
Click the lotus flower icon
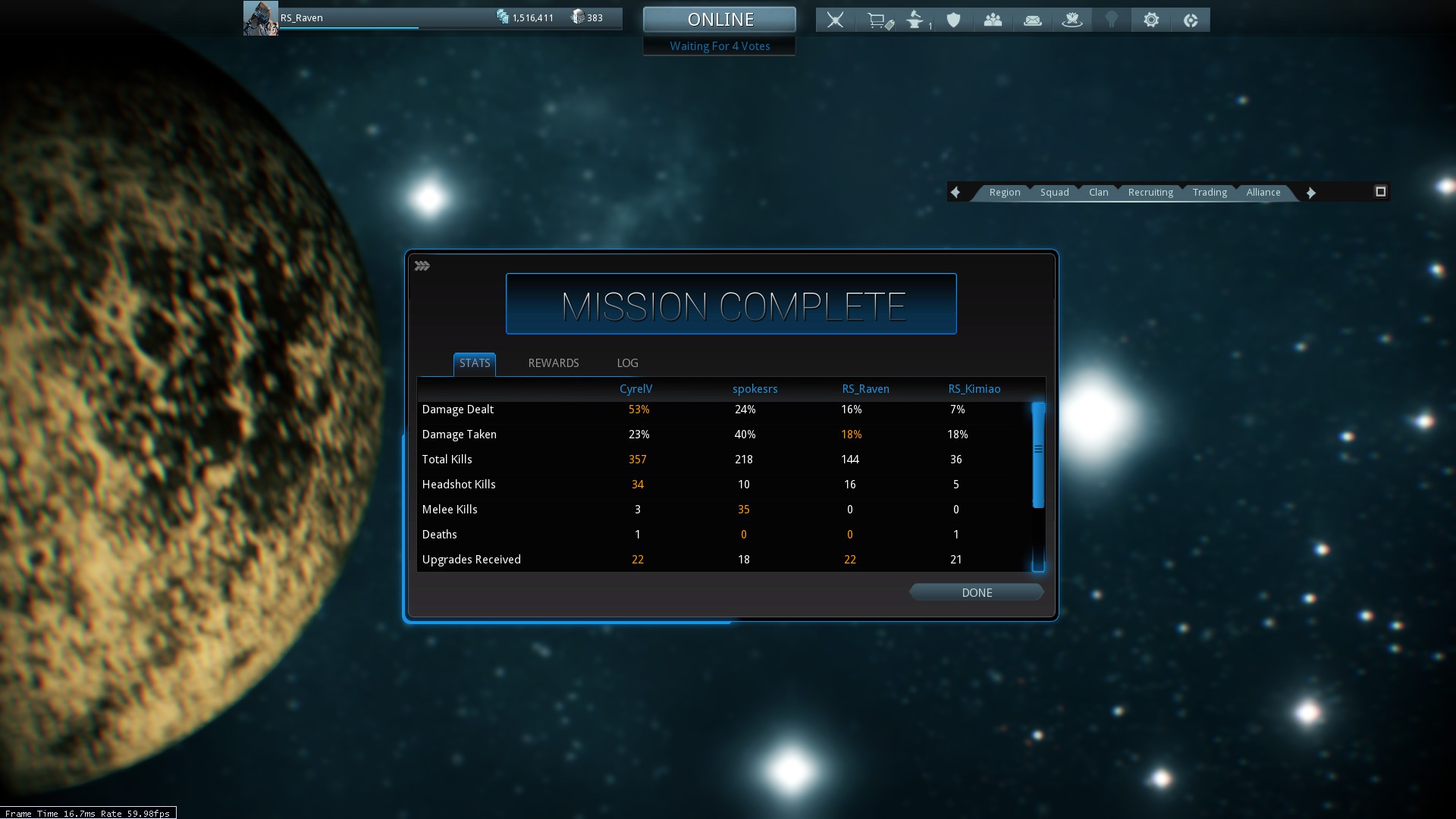(1072, 20)
